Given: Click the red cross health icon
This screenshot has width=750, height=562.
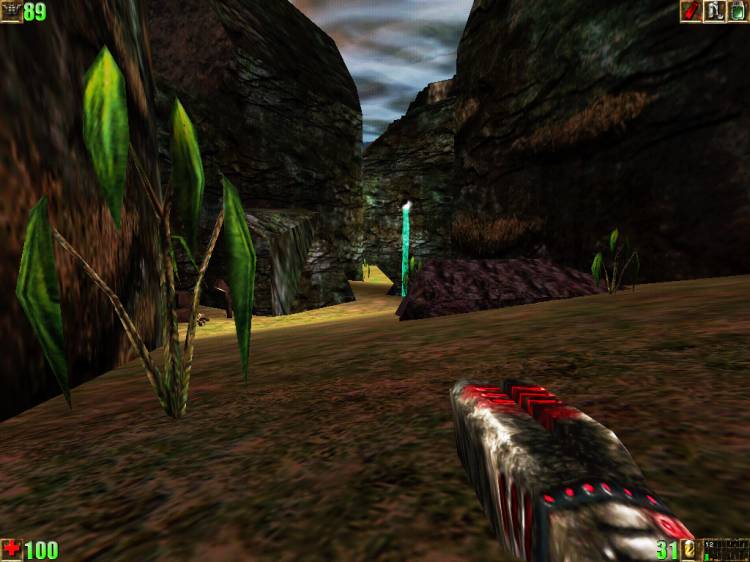Looking at the screenshot, I should 11,549.
